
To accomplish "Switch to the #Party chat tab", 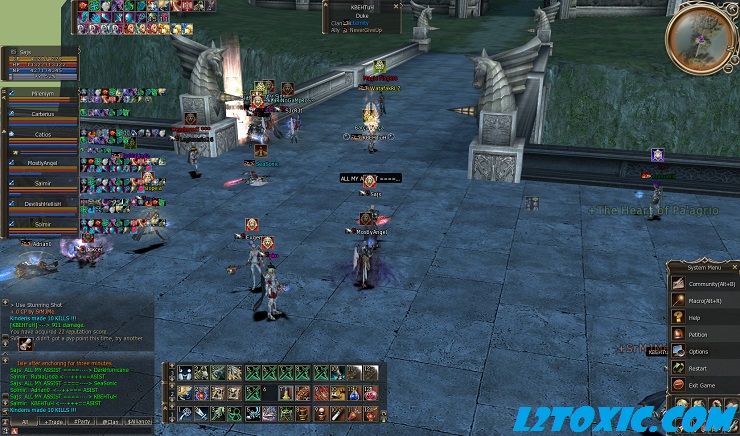I will (x=82, y=422).
